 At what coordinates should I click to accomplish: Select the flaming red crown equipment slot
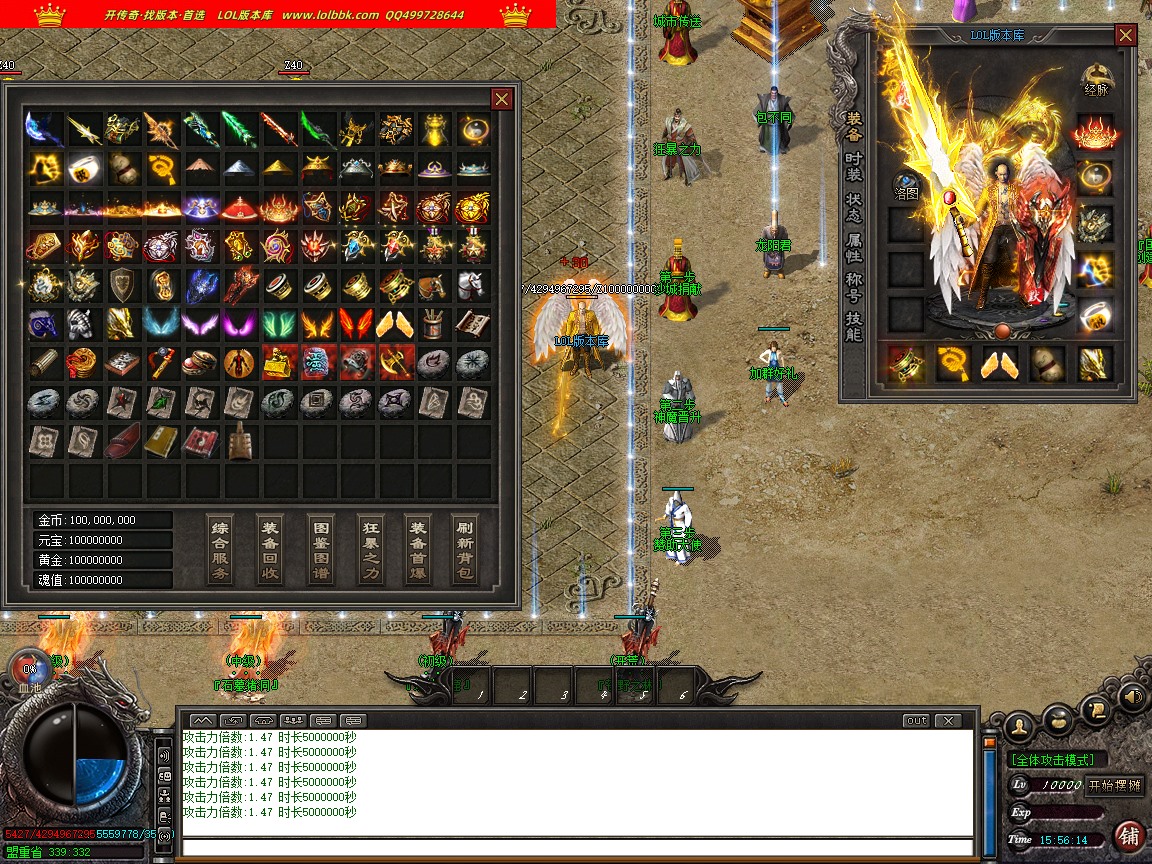(1096, 132)
